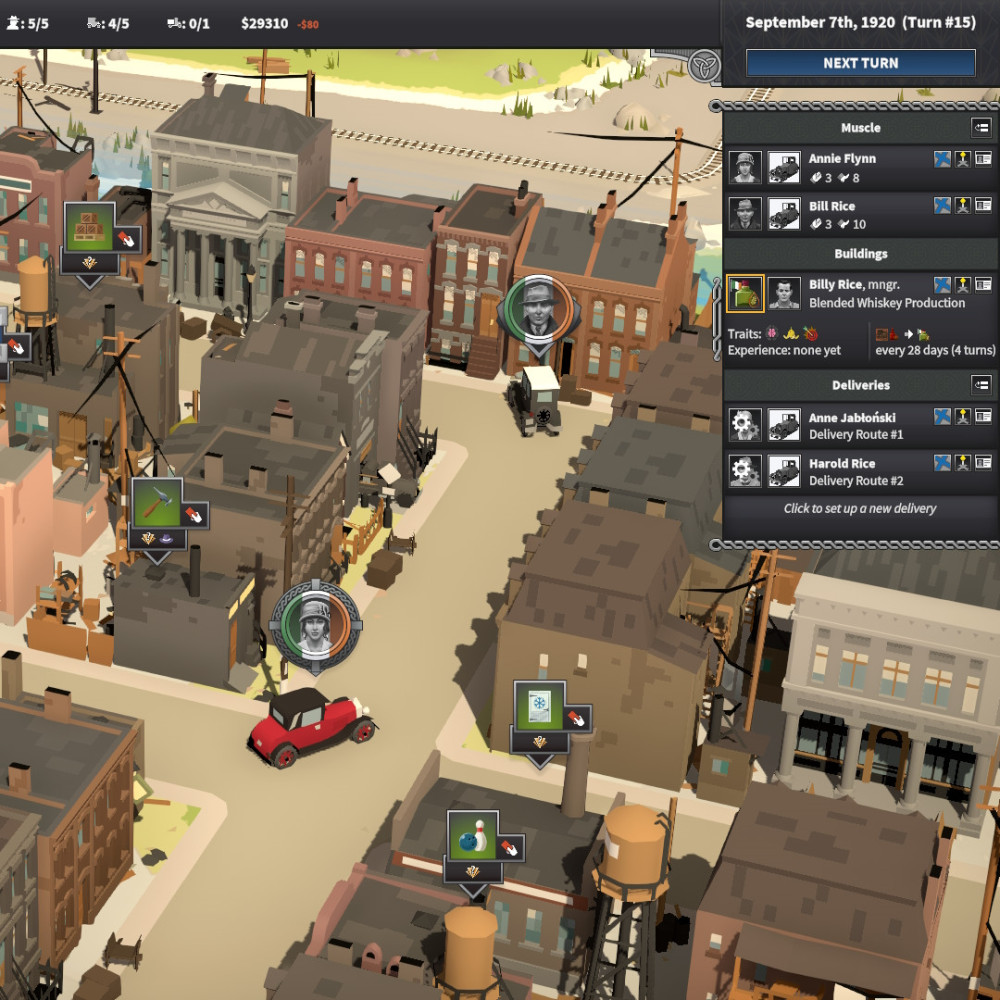The width and height of the screenshot is (1000, 1000).
Task: Select Anne Jabłoński's Delivery Route #1
Action: [855, 426]
